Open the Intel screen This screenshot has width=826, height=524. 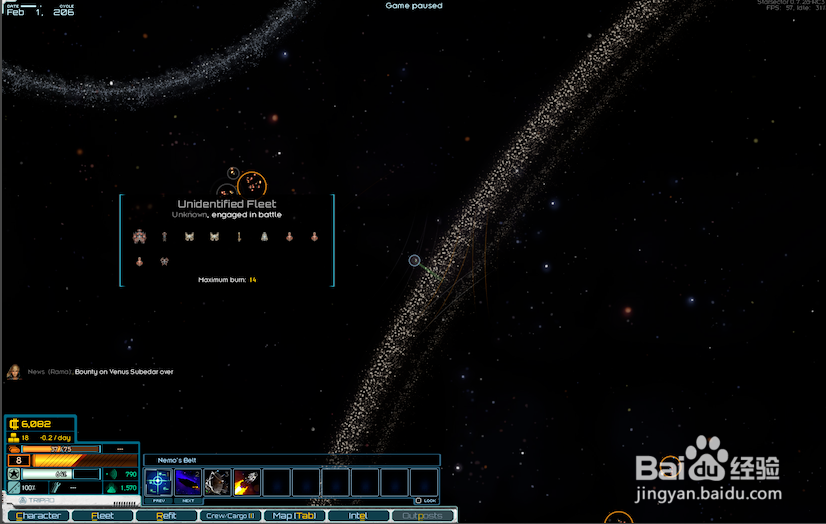tap(359, 516)
